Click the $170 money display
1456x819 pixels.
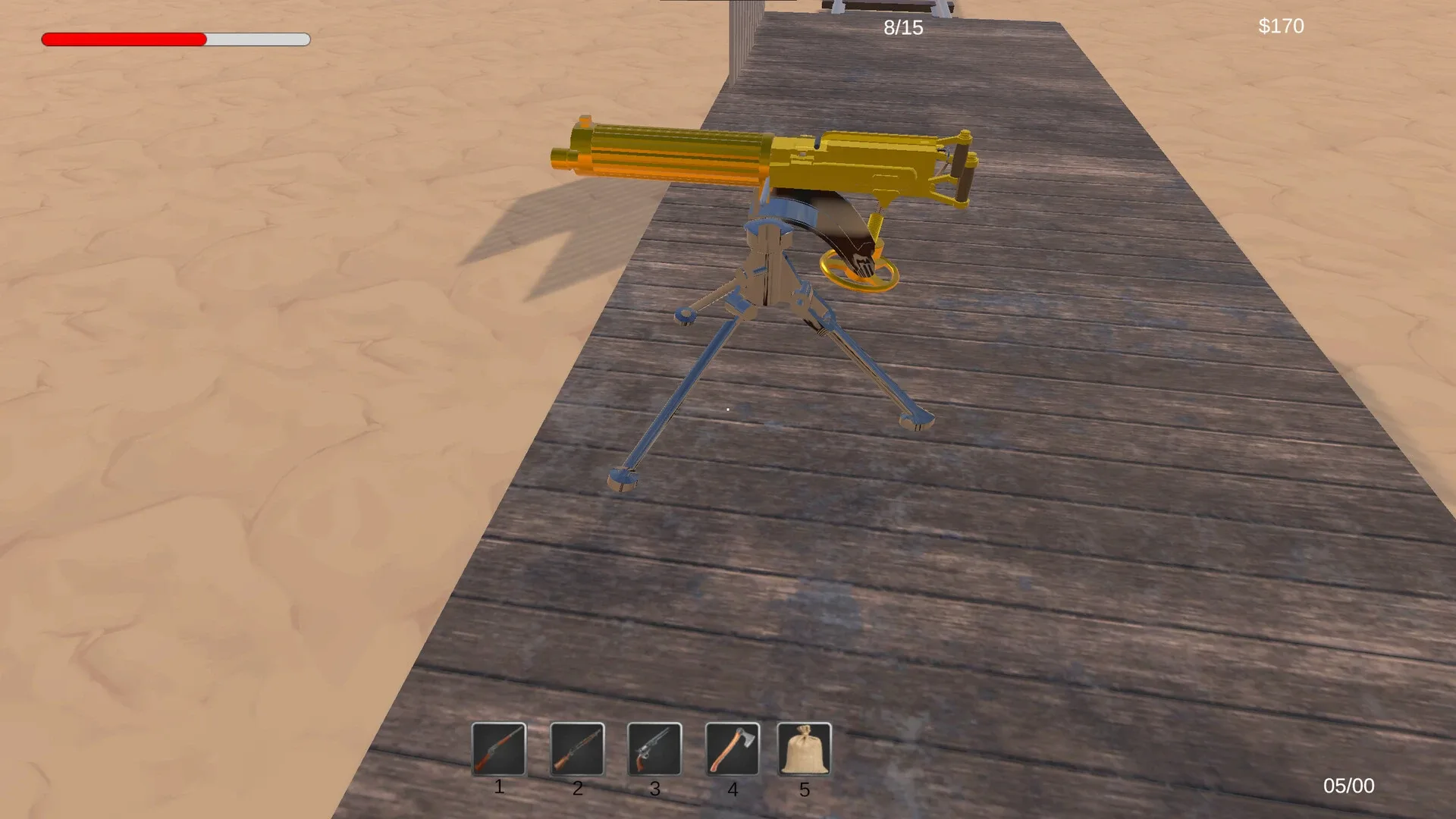click(x=1280, y=27)
